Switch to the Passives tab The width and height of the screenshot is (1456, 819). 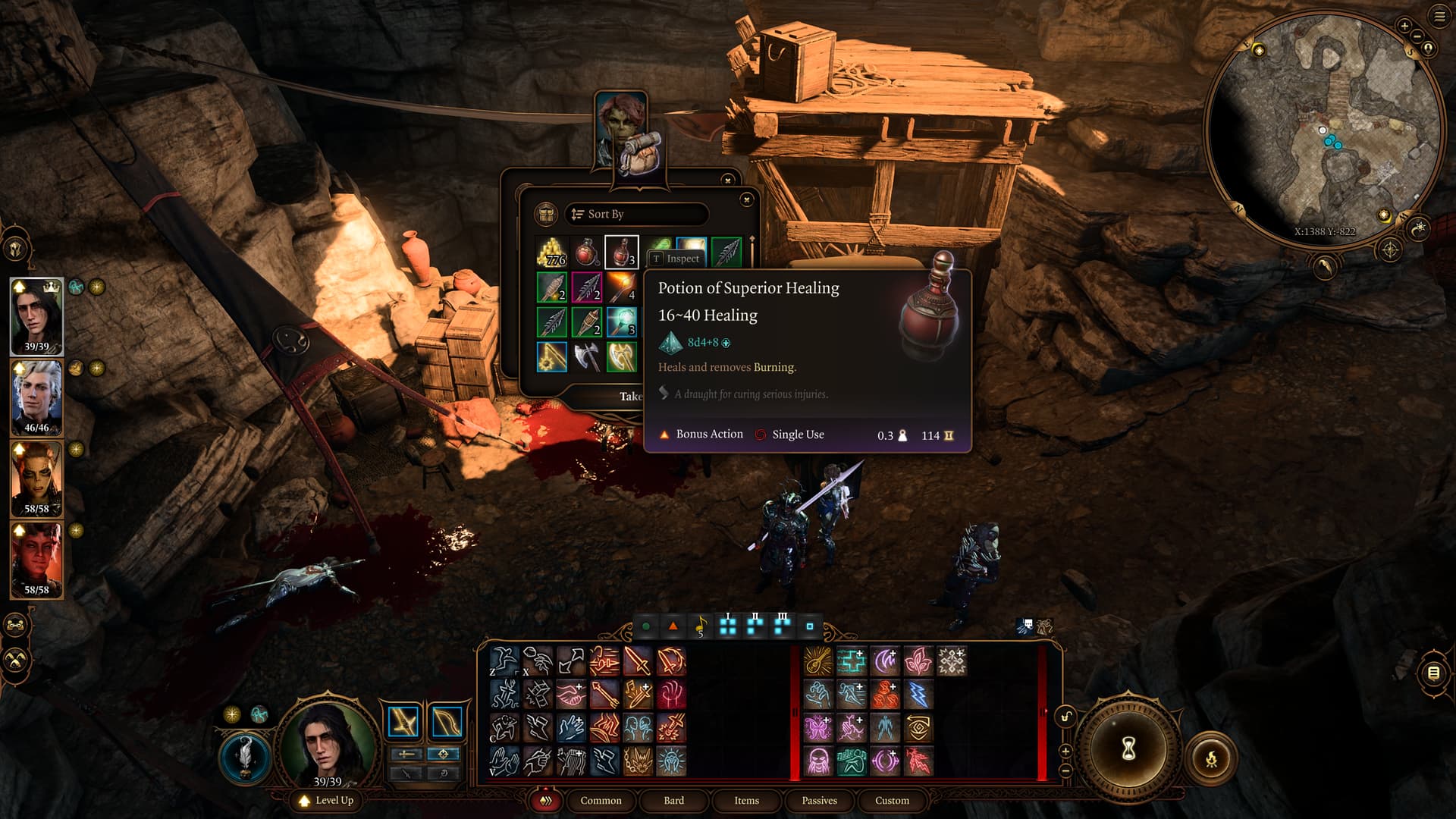(x=819, y=800)
